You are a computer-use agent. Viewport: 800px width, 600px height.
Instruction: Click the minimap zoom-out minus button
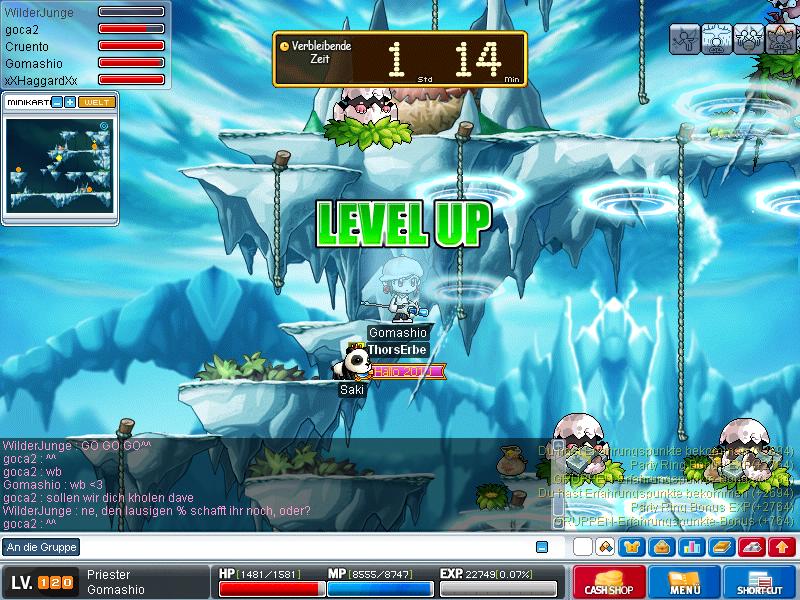(57, 102)
